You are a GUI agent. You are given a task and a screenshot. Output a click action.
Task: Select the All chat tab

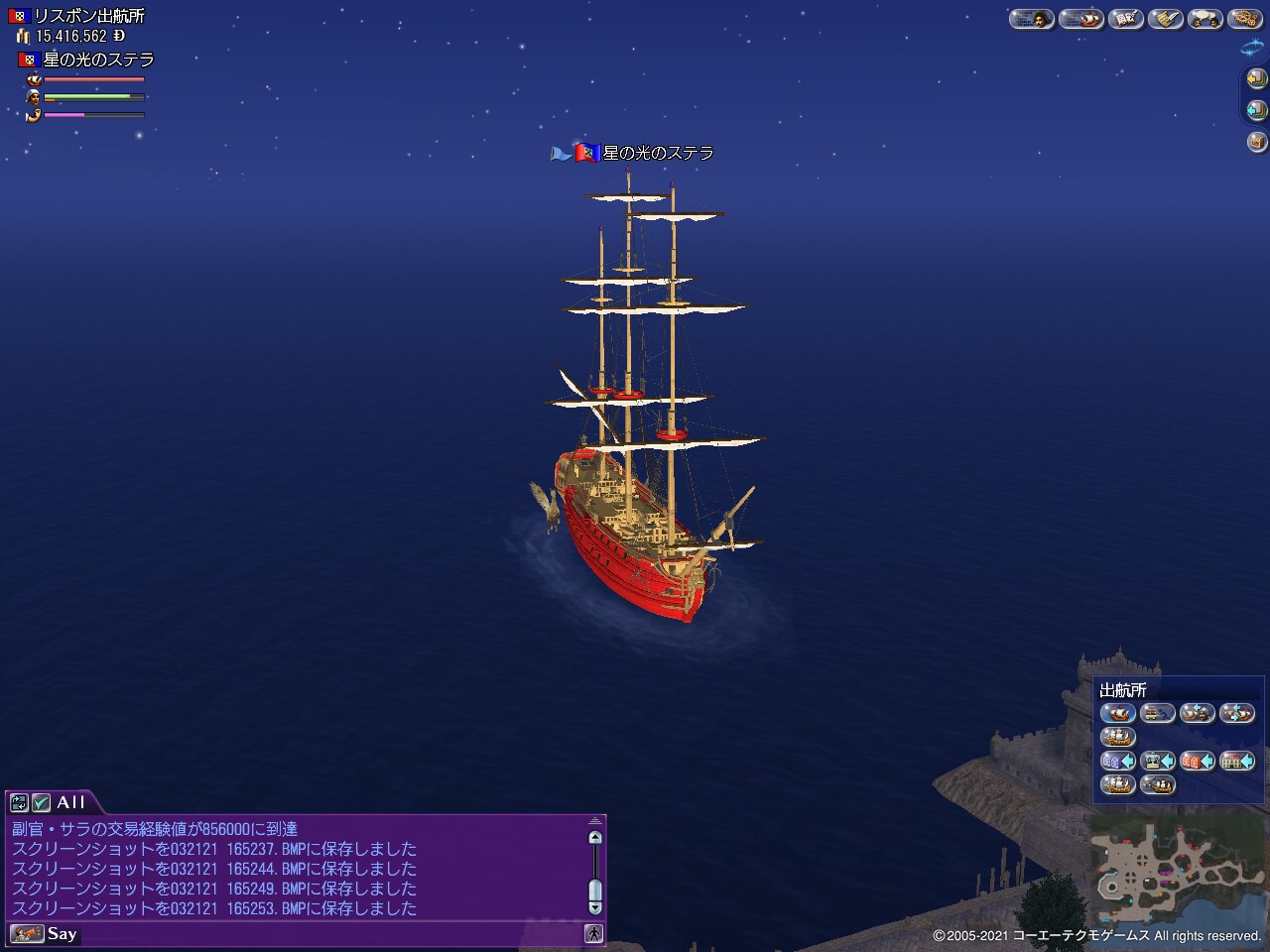pyautogui.click(x=70, y=802)
